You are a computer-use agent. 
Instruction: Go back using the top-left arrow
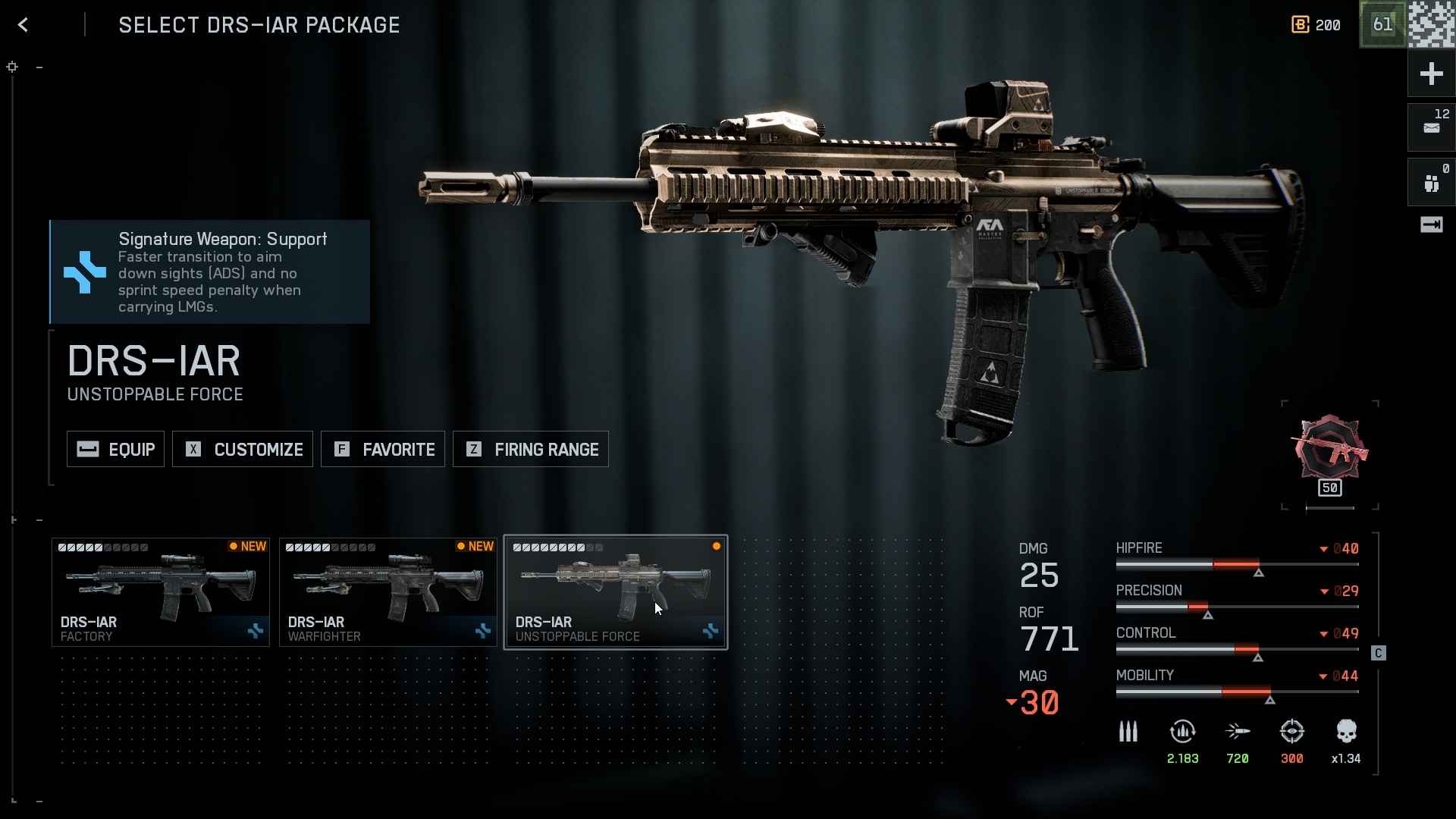tap(24, 25)
